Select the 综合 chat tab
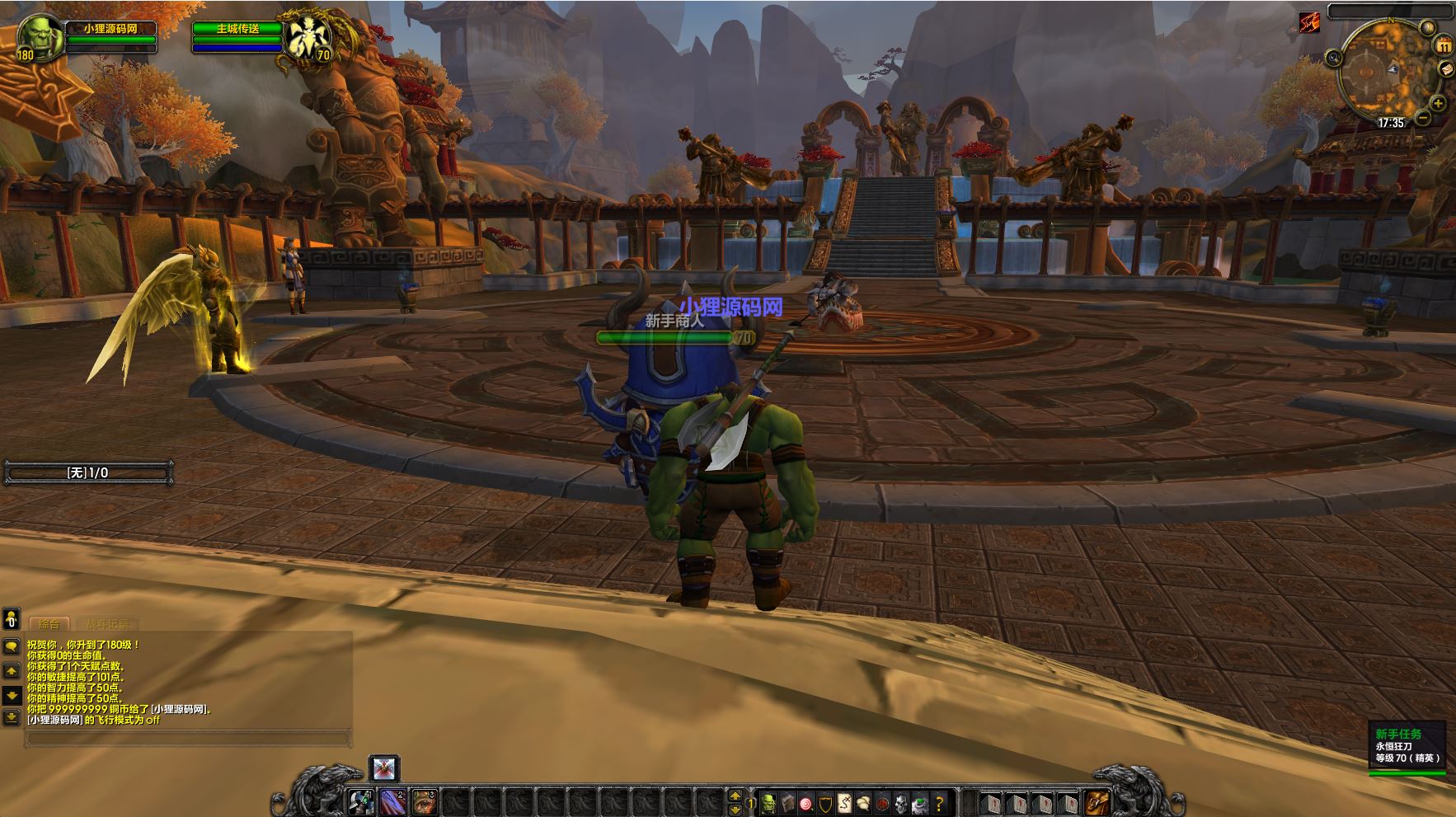Image resolution: width=1456 pixels, height=817 pixels. tap(49, 624)
